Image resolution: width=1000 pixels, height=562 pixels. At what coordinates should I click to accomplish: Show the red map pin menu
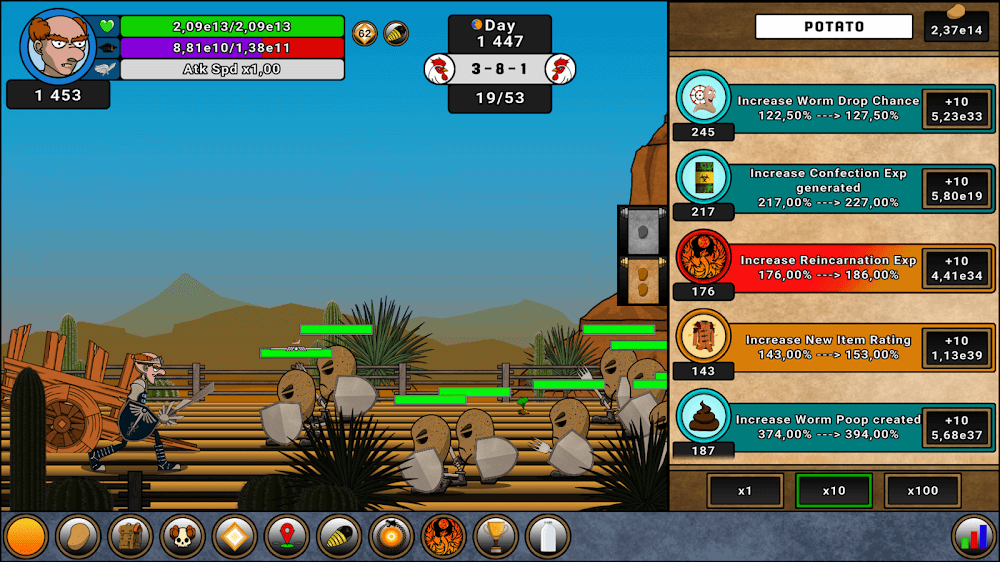click(287, 537)
